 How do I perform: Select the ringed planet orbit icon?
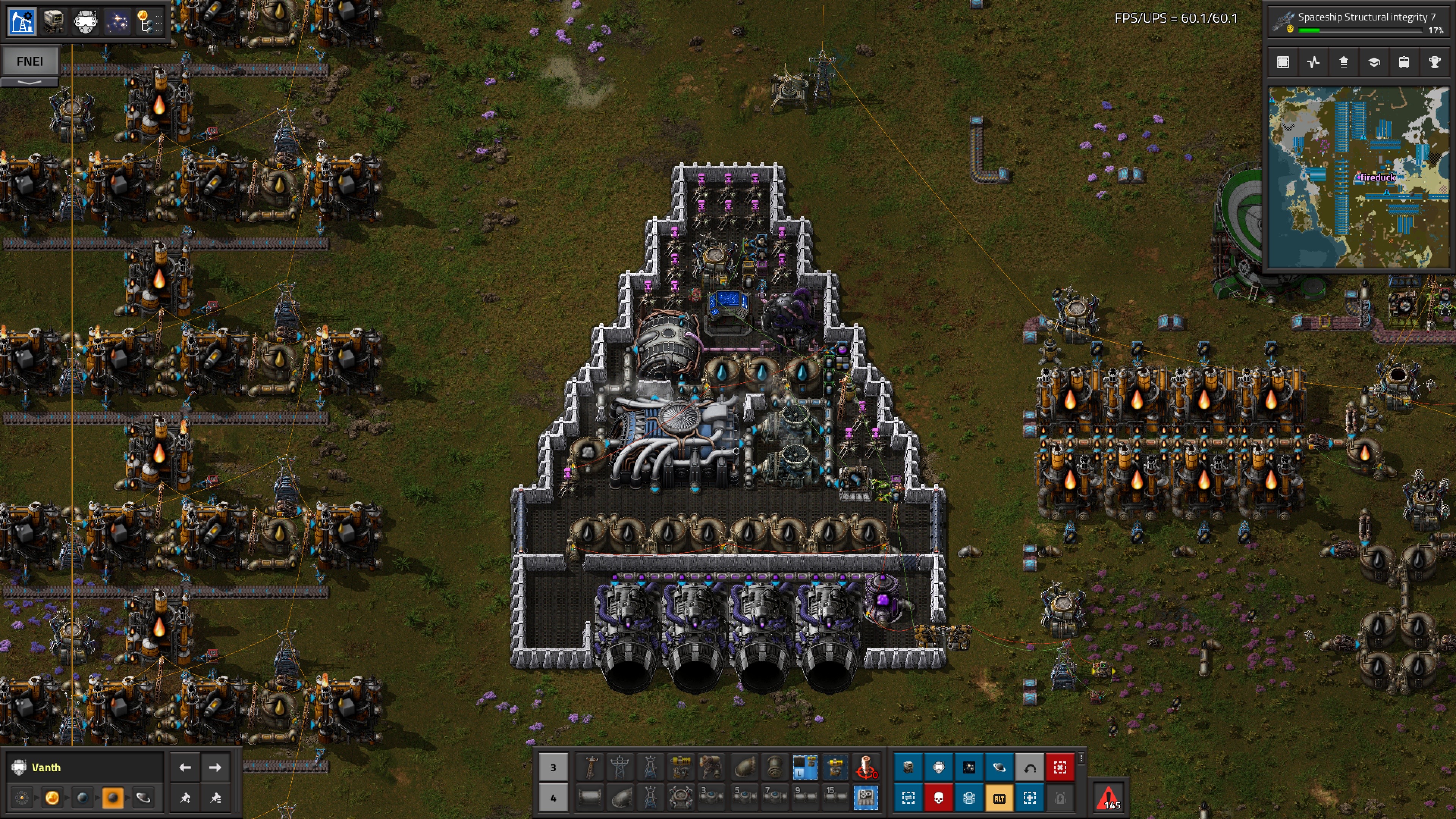pos(143,797)
